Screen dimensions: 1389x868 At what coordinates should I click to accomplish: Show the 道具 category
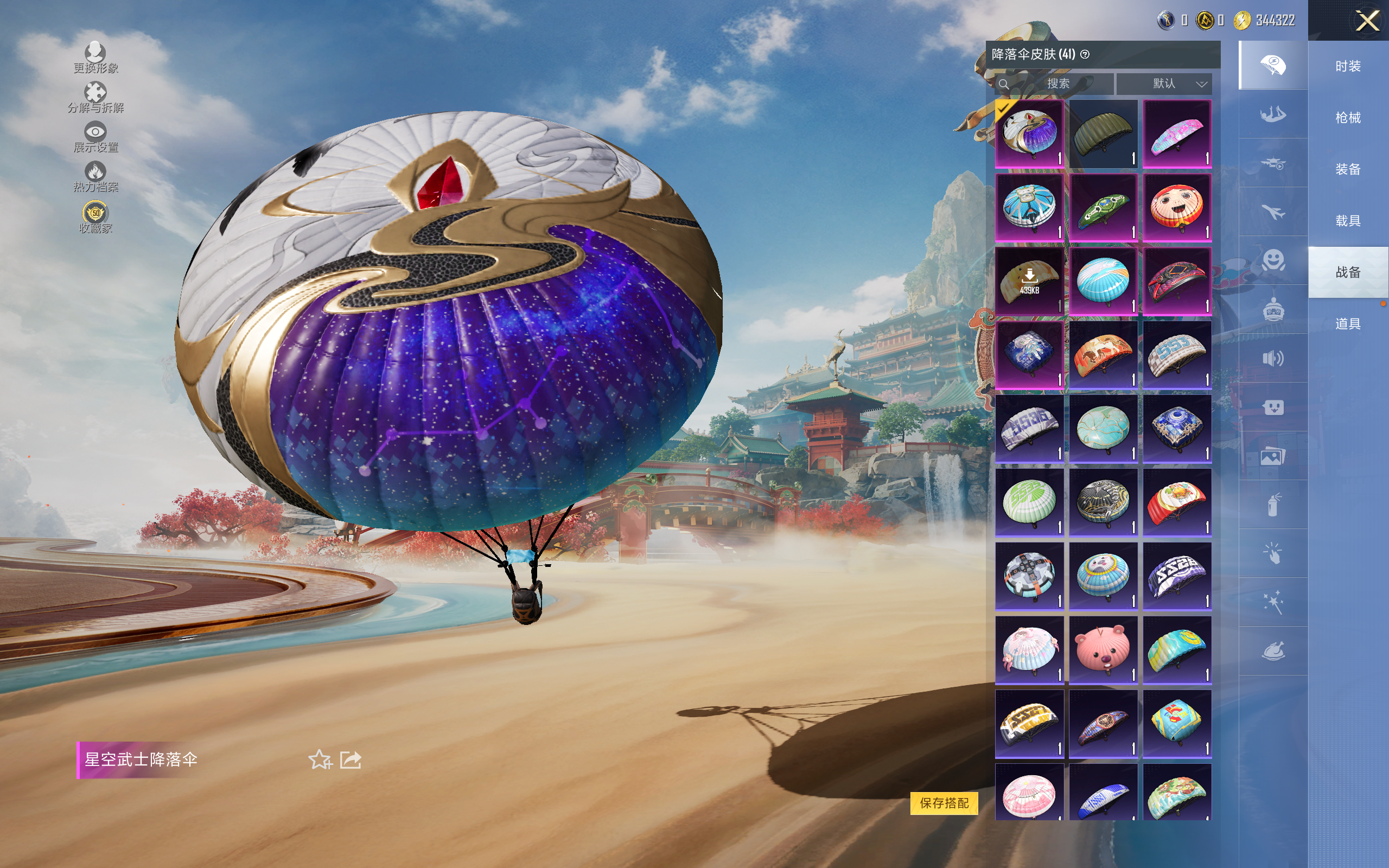pyautogui.click(x=1348, y=324)
